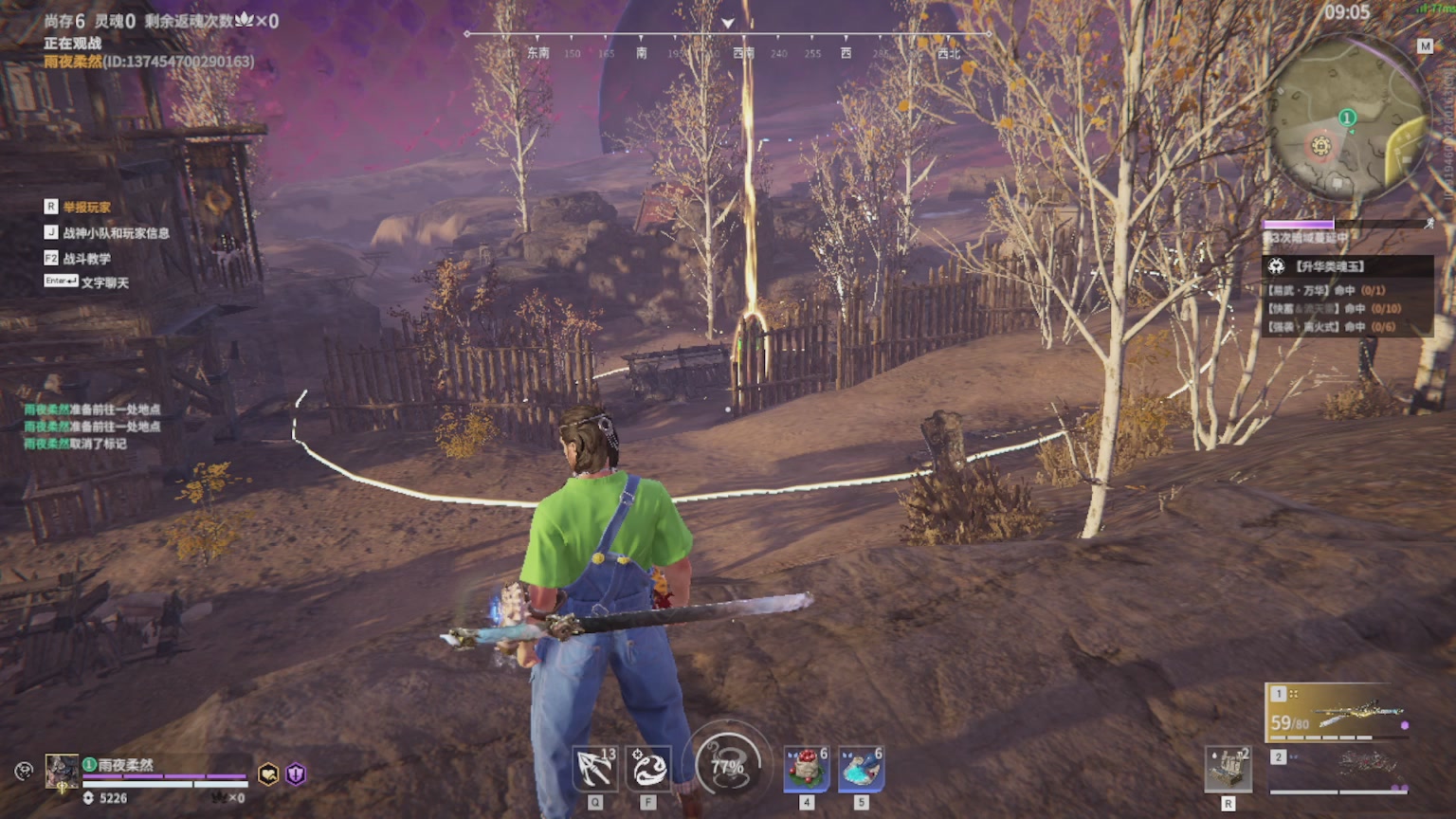Select the ultimate gauge showing 77%

pyautogui.click(x=727, y=766)
